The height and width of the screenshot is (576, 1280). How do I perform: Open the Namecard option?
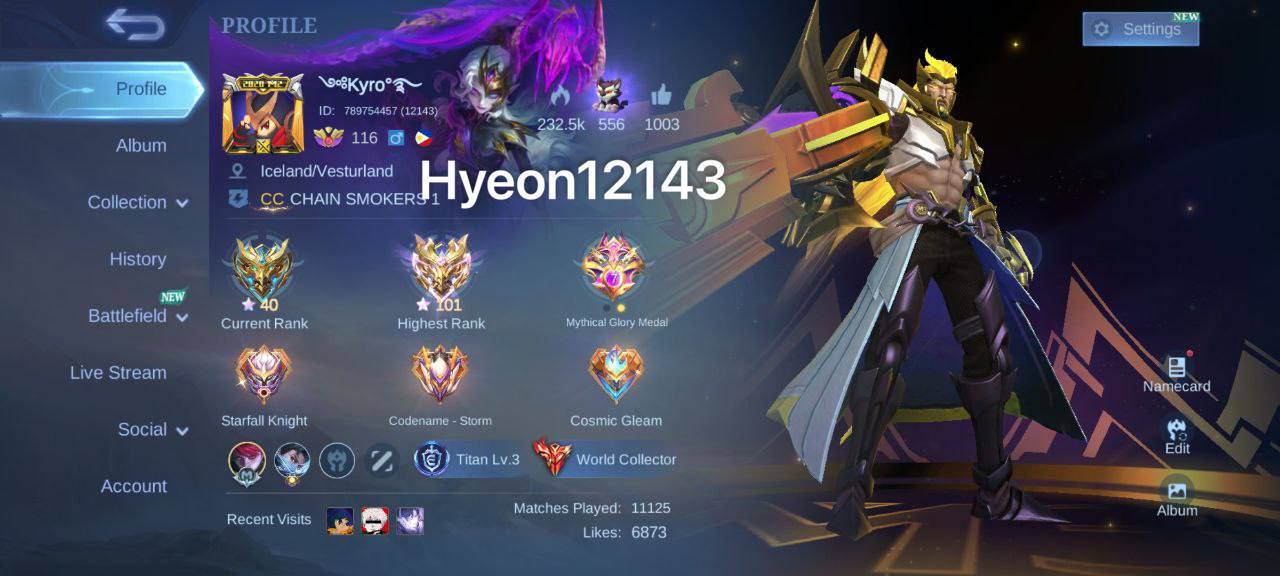pos(1177,372)
